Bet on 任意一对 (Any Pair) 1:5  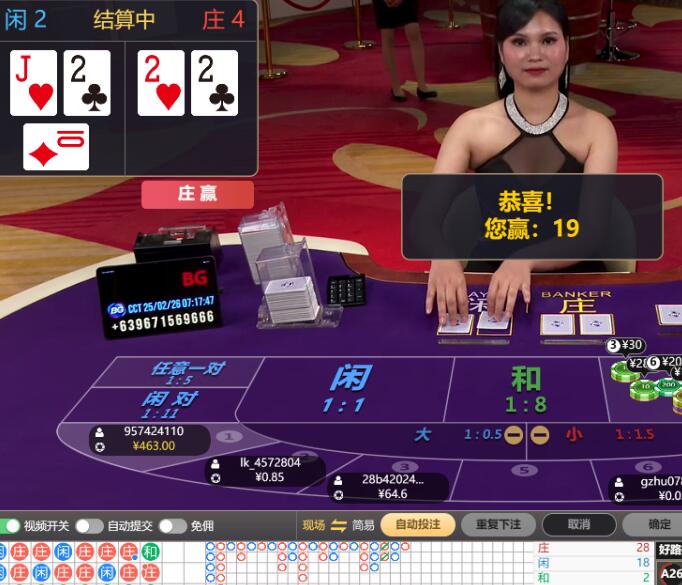click(185, 372)
